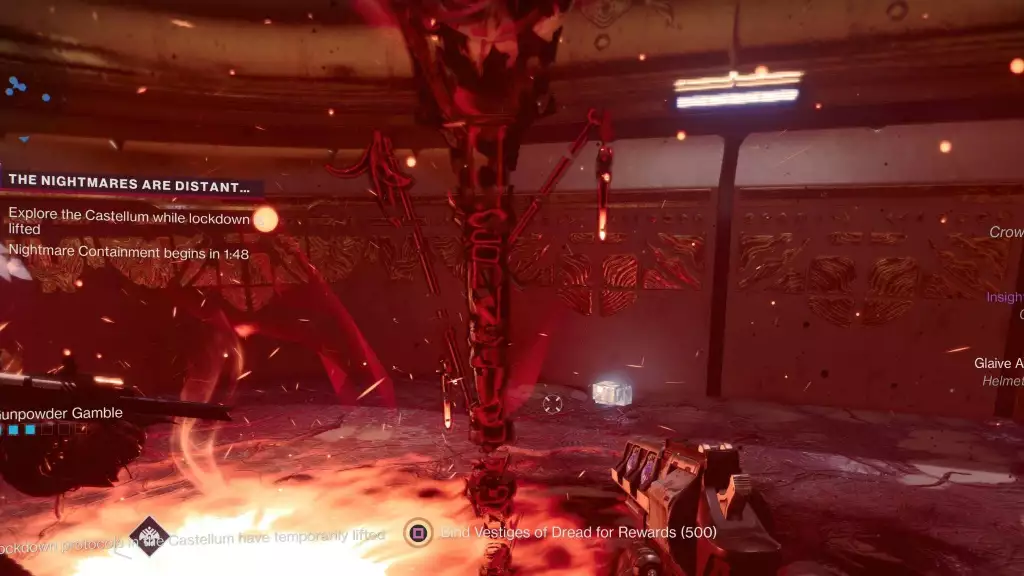Click the diamond lockdown notification icon
The height and width of the screenshot is (576, 1024).
[x=150, y=535]
